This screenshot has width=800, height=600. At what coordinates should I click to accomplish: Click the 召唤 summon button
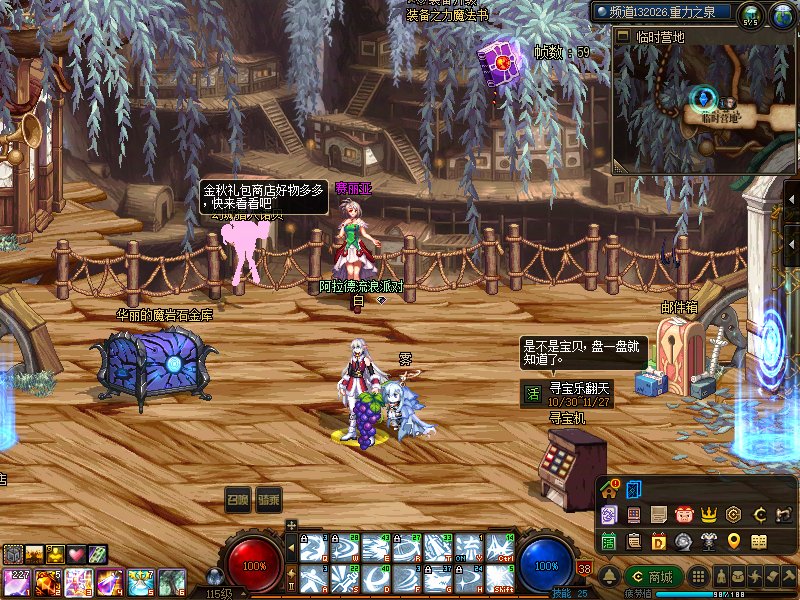(237, 502)
